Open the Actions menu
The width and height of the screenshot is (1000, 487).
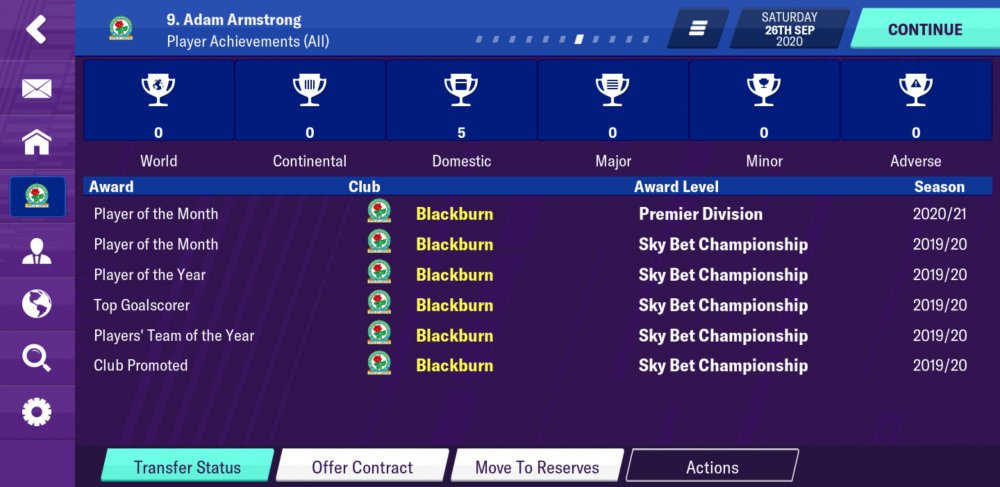712,467
